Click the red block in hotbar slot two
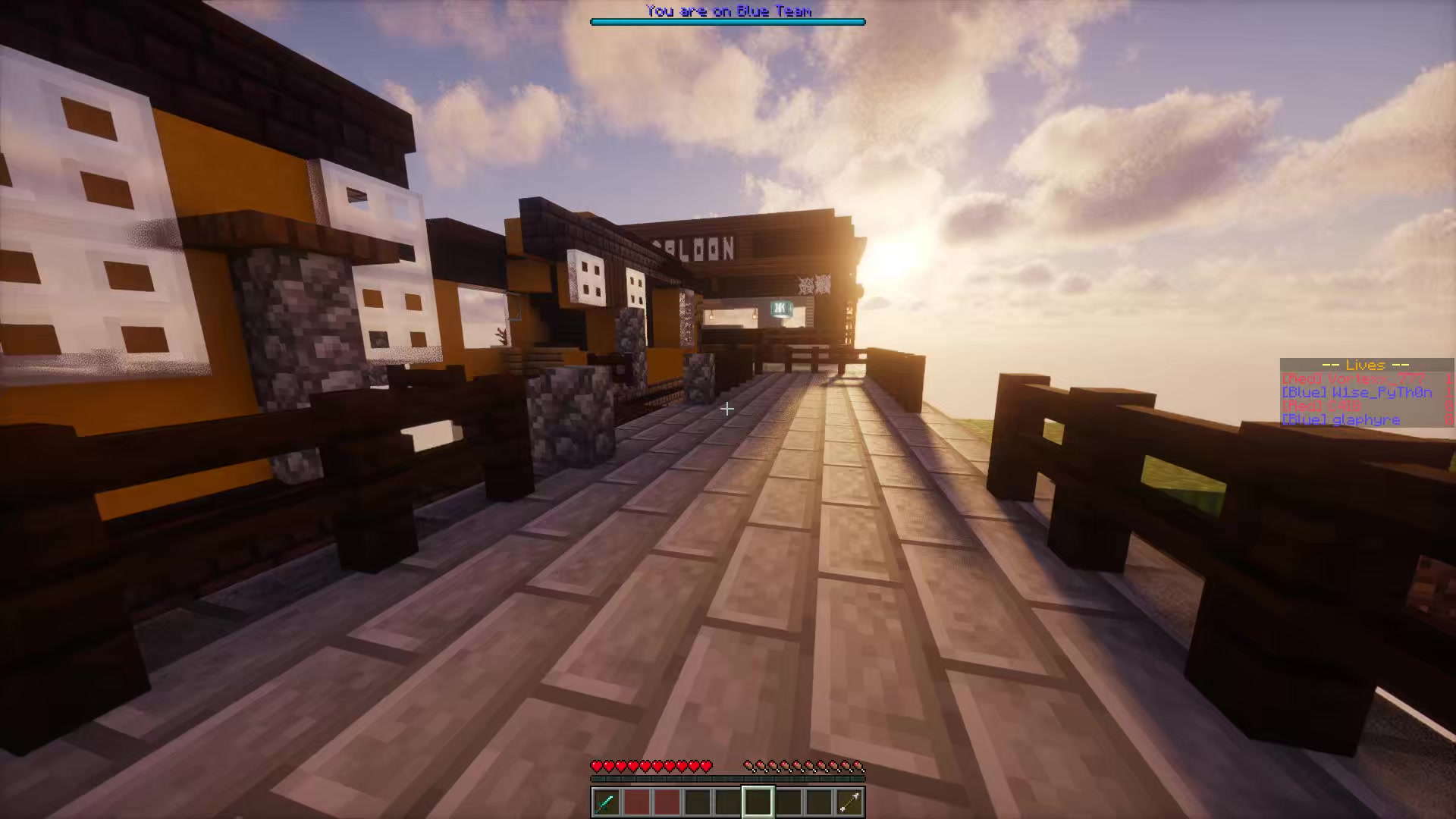The width and height of the screenshot is (1456, 819). (x=637, y=802)
